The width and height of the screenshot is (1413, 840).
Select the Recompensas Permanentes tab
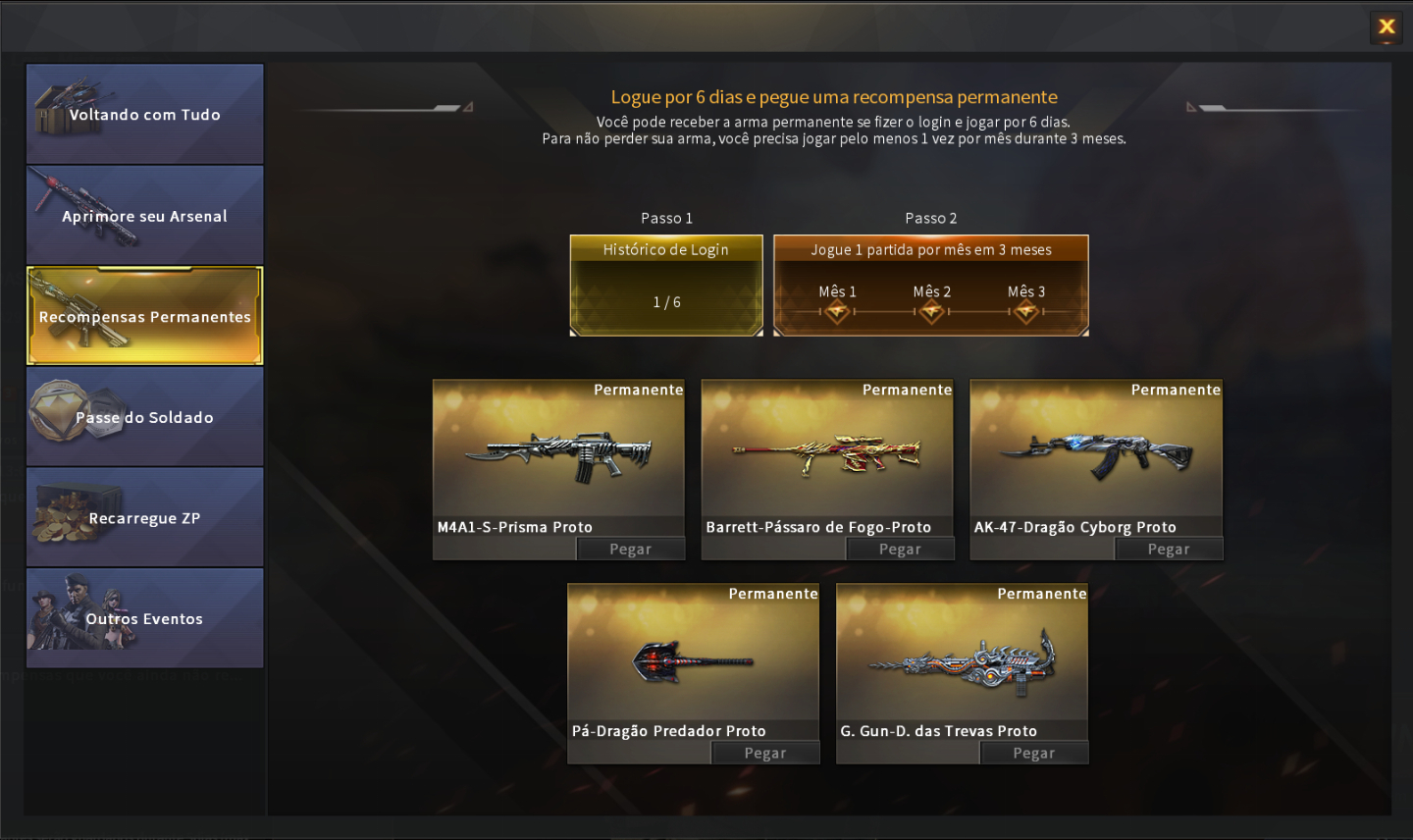[145, 316]
